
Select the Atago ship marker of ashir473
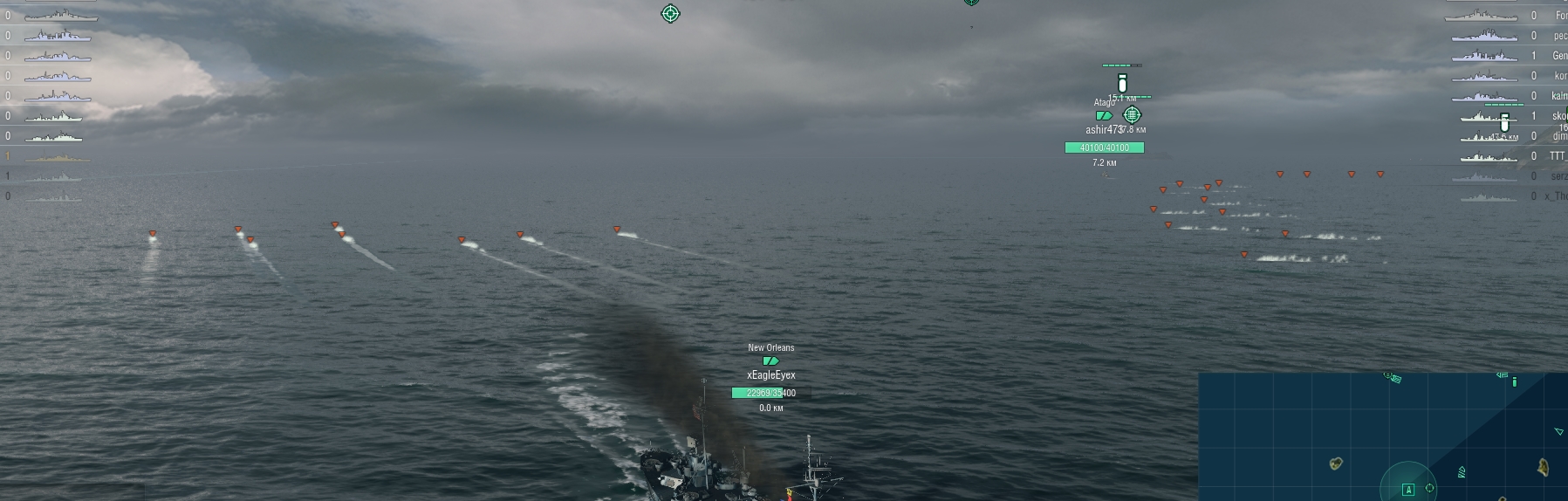click(1104, 115)
